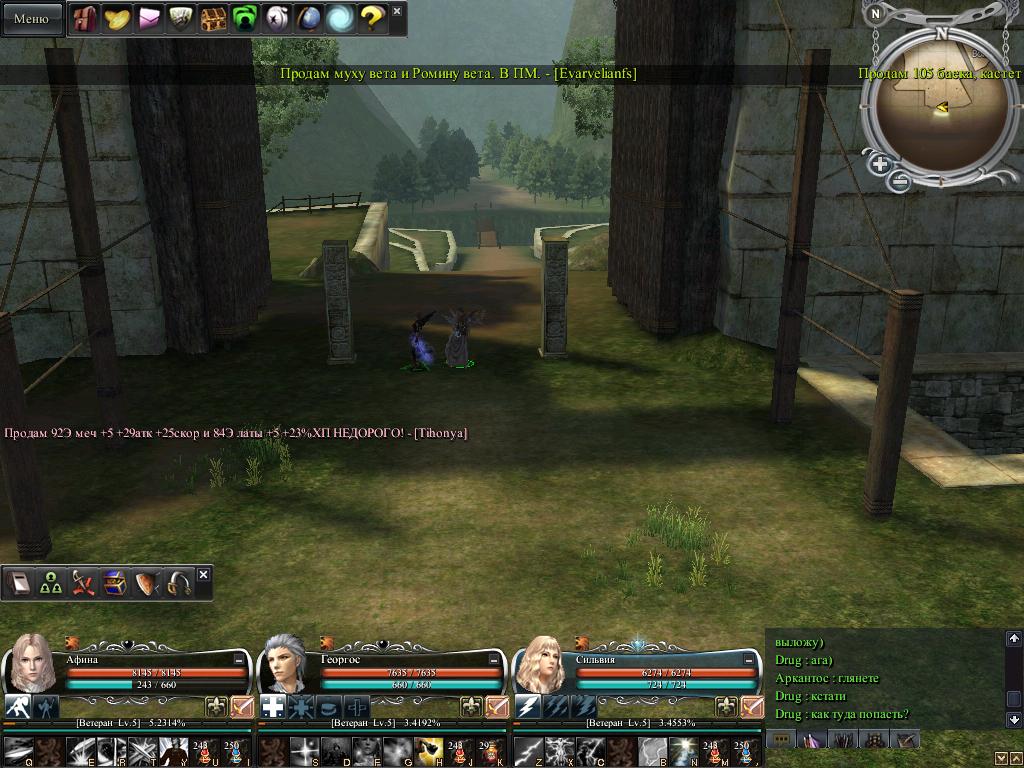The height and width of the screenshot is (768, 1024).
Task: Click the yellow question mark help icon
Action: 371,18
